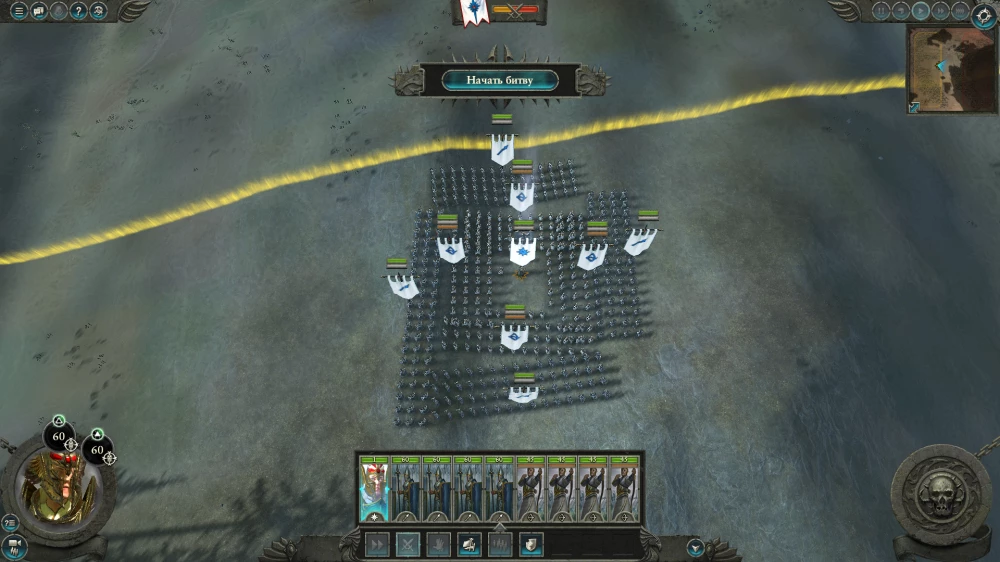The image size is (1000, 562).
Task: Toggle melee mode crossed swords button
Action: click(x=407, y=544)
